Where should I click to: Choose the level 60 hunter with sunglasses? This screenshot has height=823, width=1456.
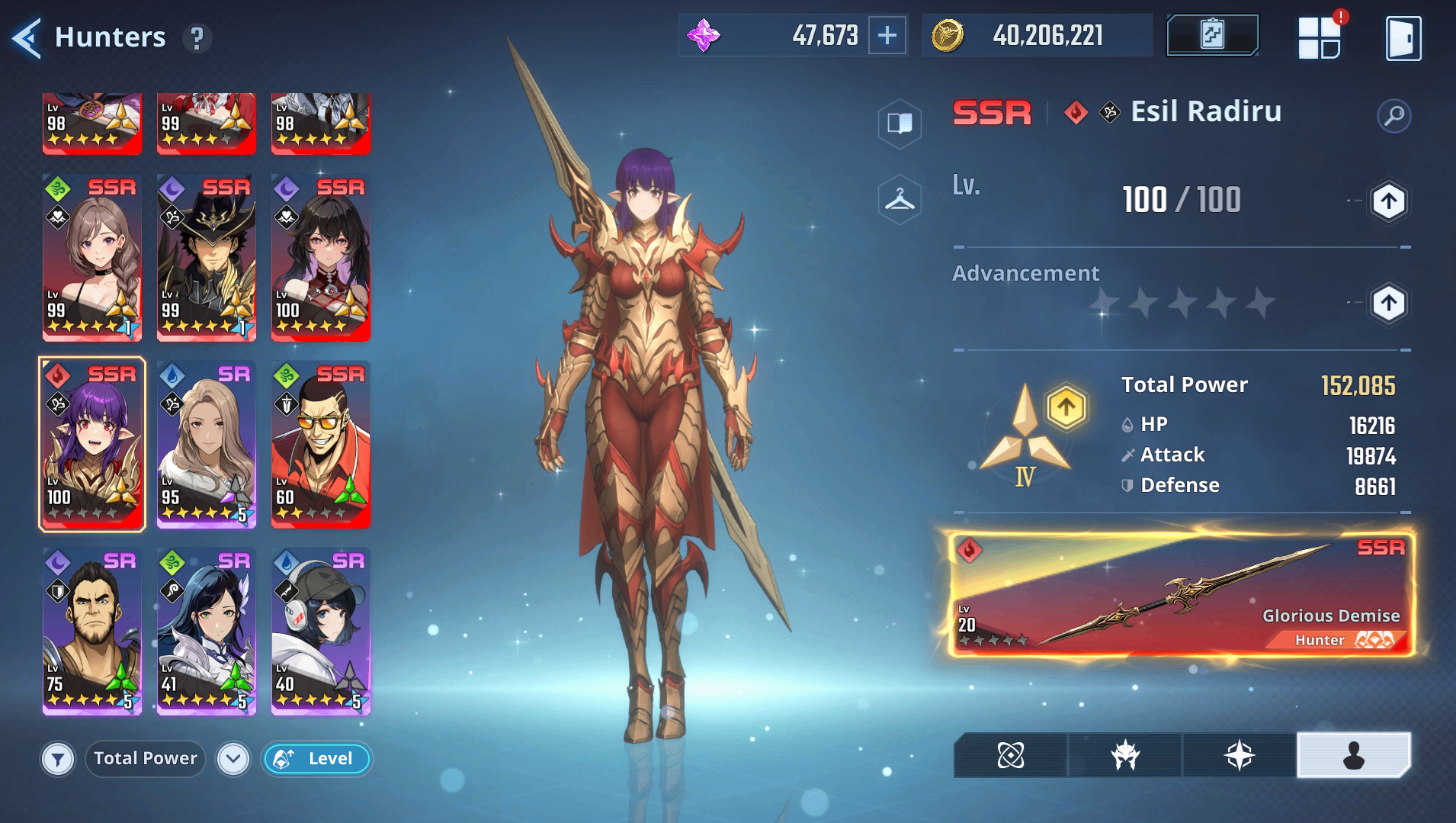(x=320, y=444)
